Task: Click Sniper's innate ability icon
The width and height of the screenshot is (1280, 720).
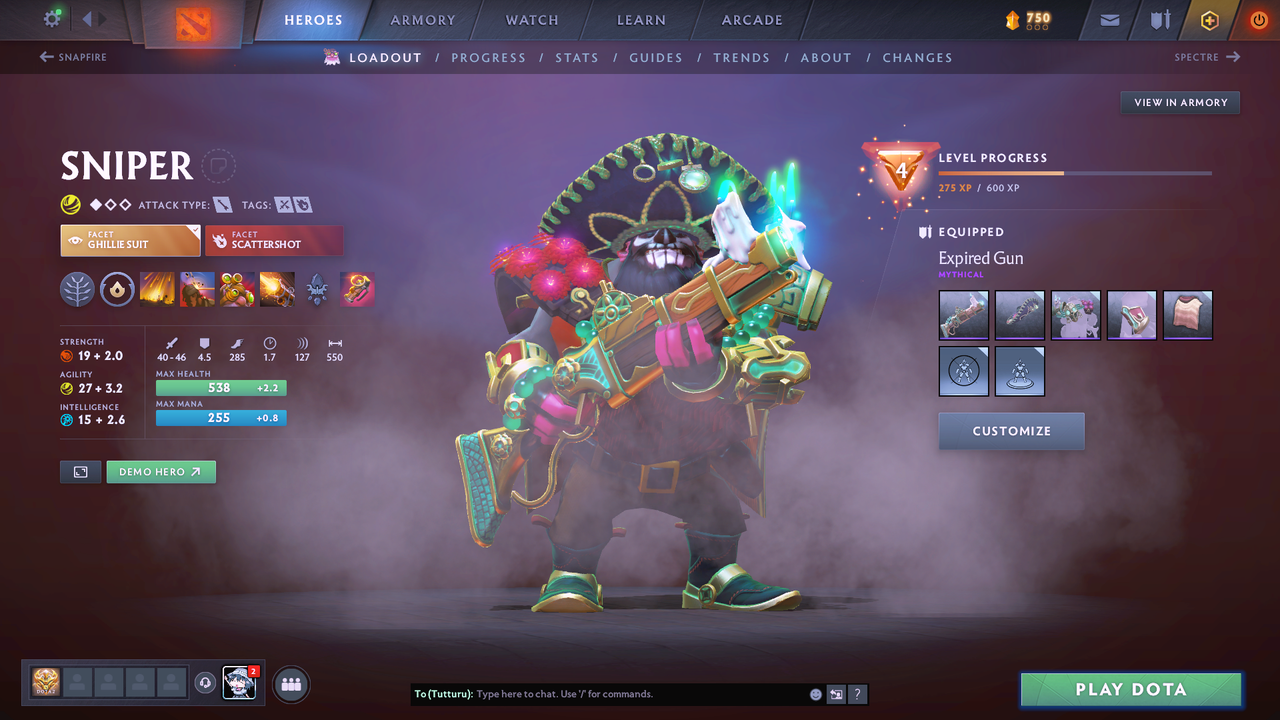Action: click(x=117, y=289)
